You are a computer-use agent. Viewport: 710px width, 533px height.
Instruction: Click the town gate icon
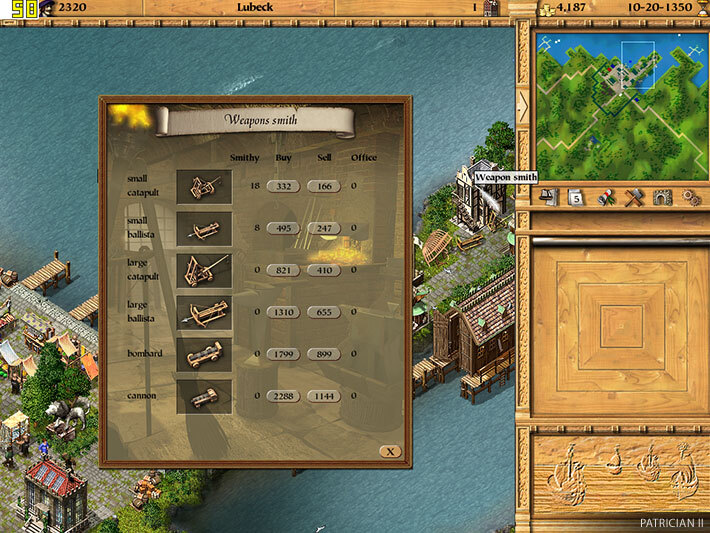[660, 197]
